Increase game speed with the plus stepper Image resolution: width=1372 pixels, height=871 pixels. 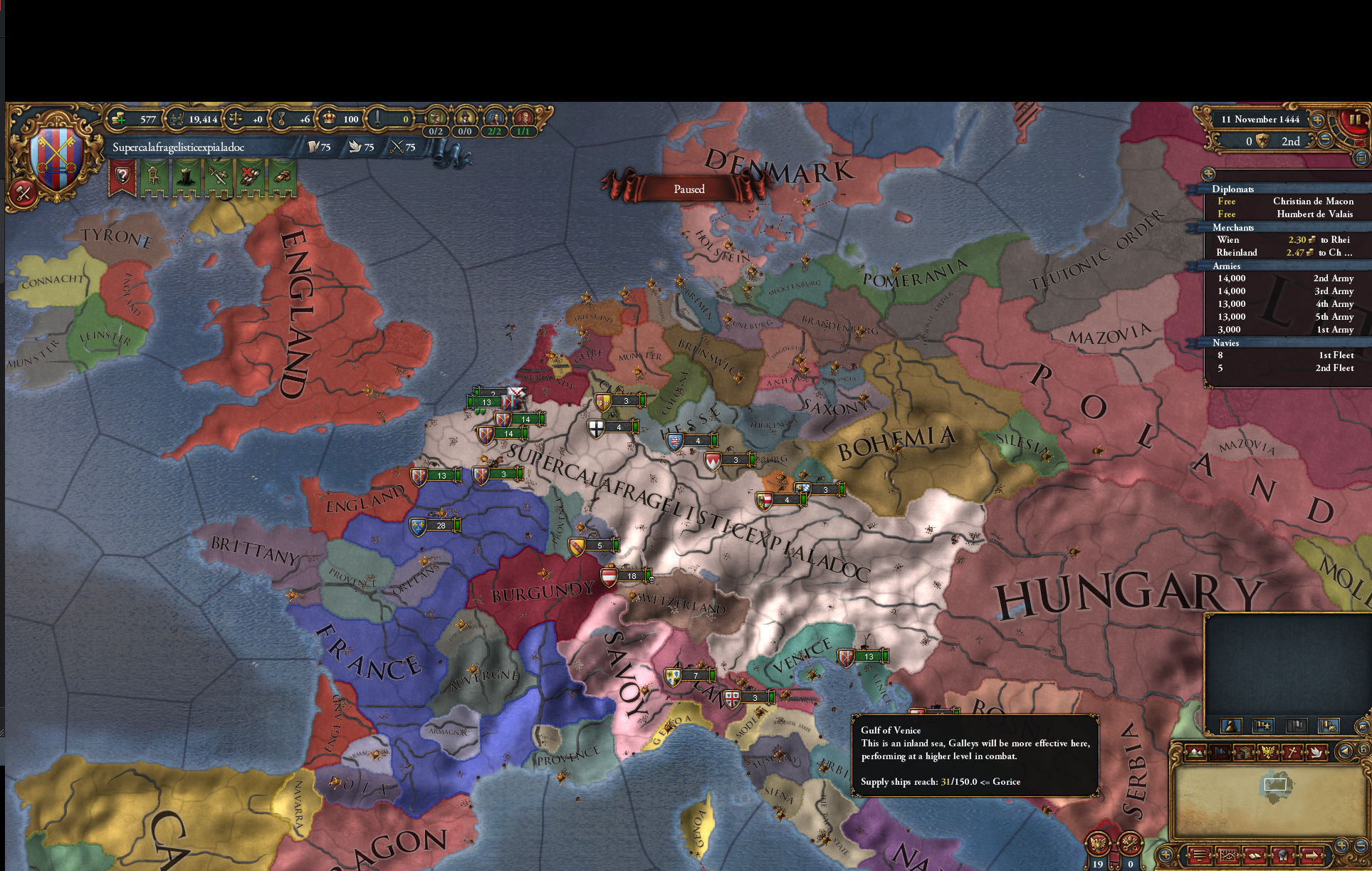[1316, 120]
